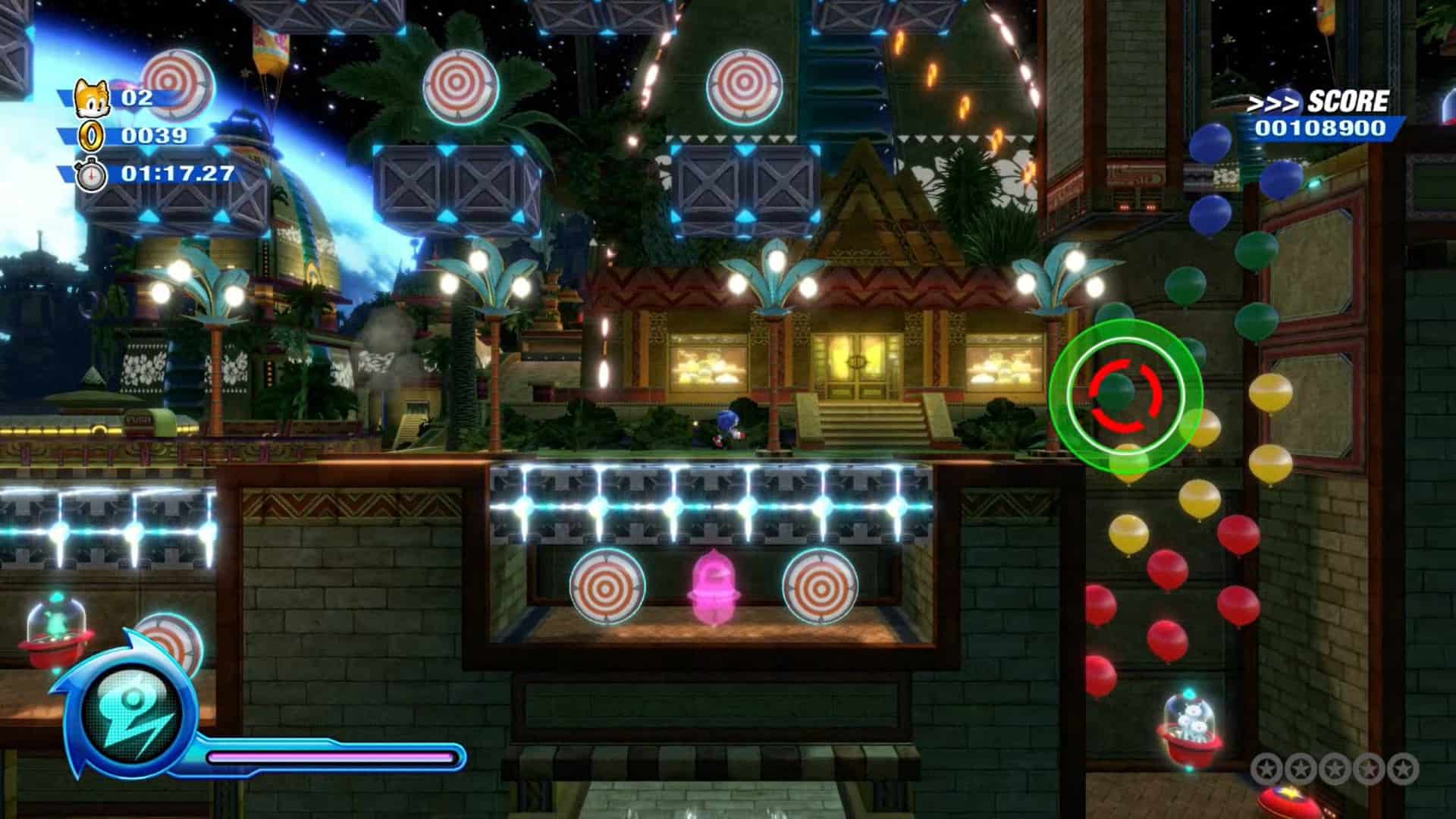
Task: Click the Tails lives counter icon
Action: pos(91,99)
